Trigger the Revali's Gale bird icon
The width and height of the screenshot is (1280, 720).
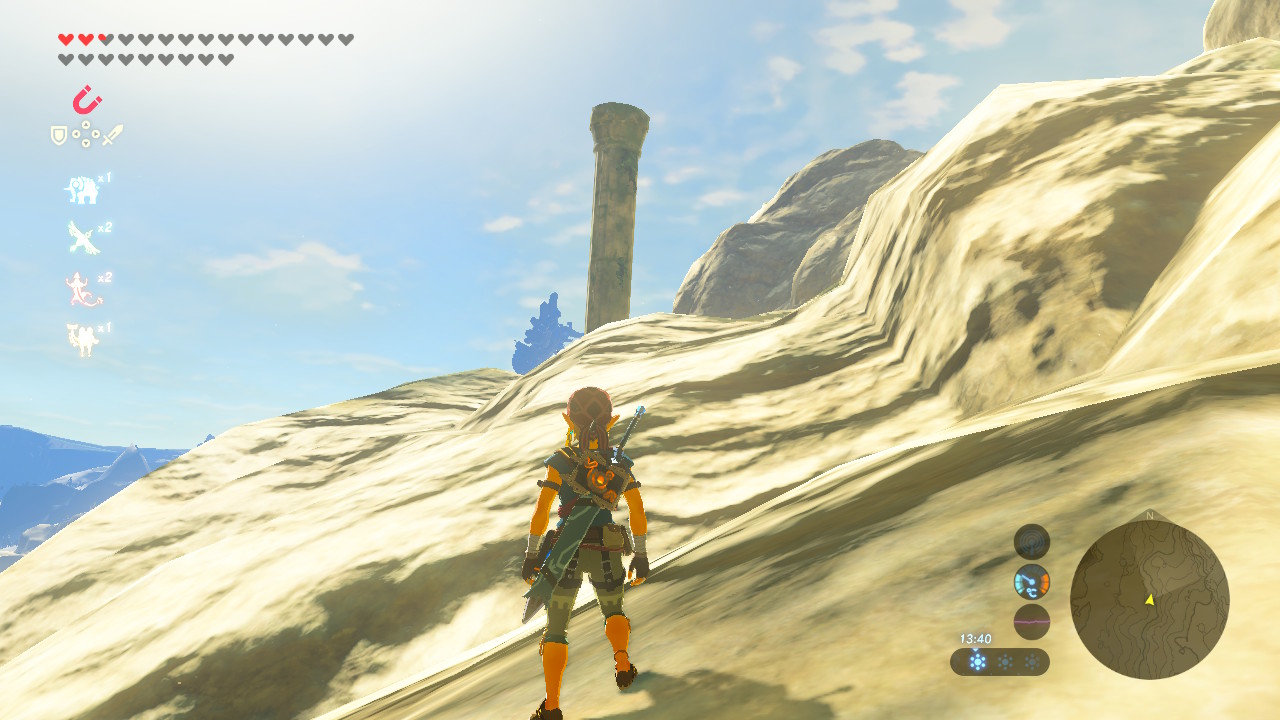point(82,238)
